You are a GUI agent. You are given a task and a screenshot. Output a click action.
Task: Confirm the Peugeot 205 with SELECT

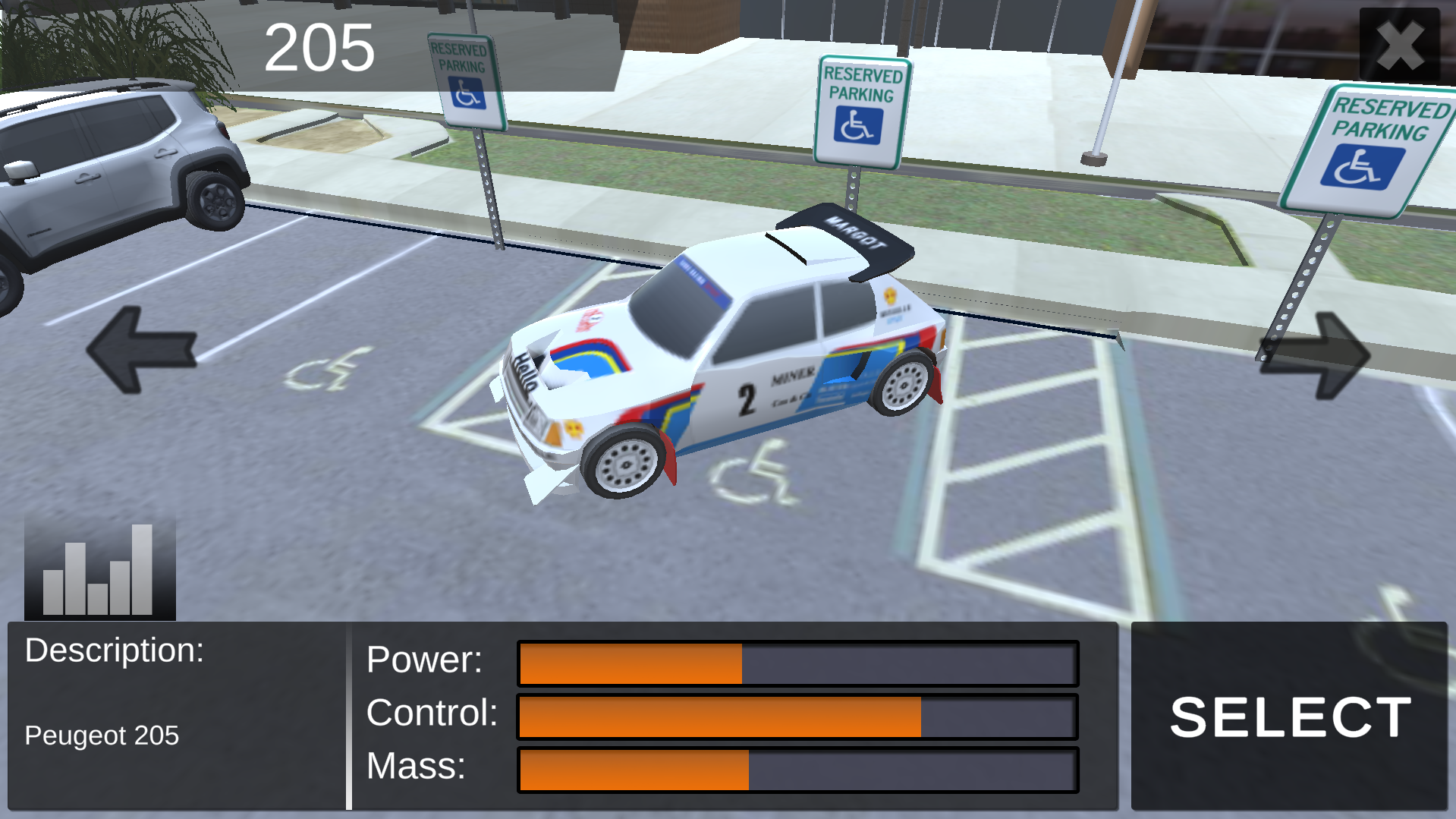click(x=1289, y=717)
